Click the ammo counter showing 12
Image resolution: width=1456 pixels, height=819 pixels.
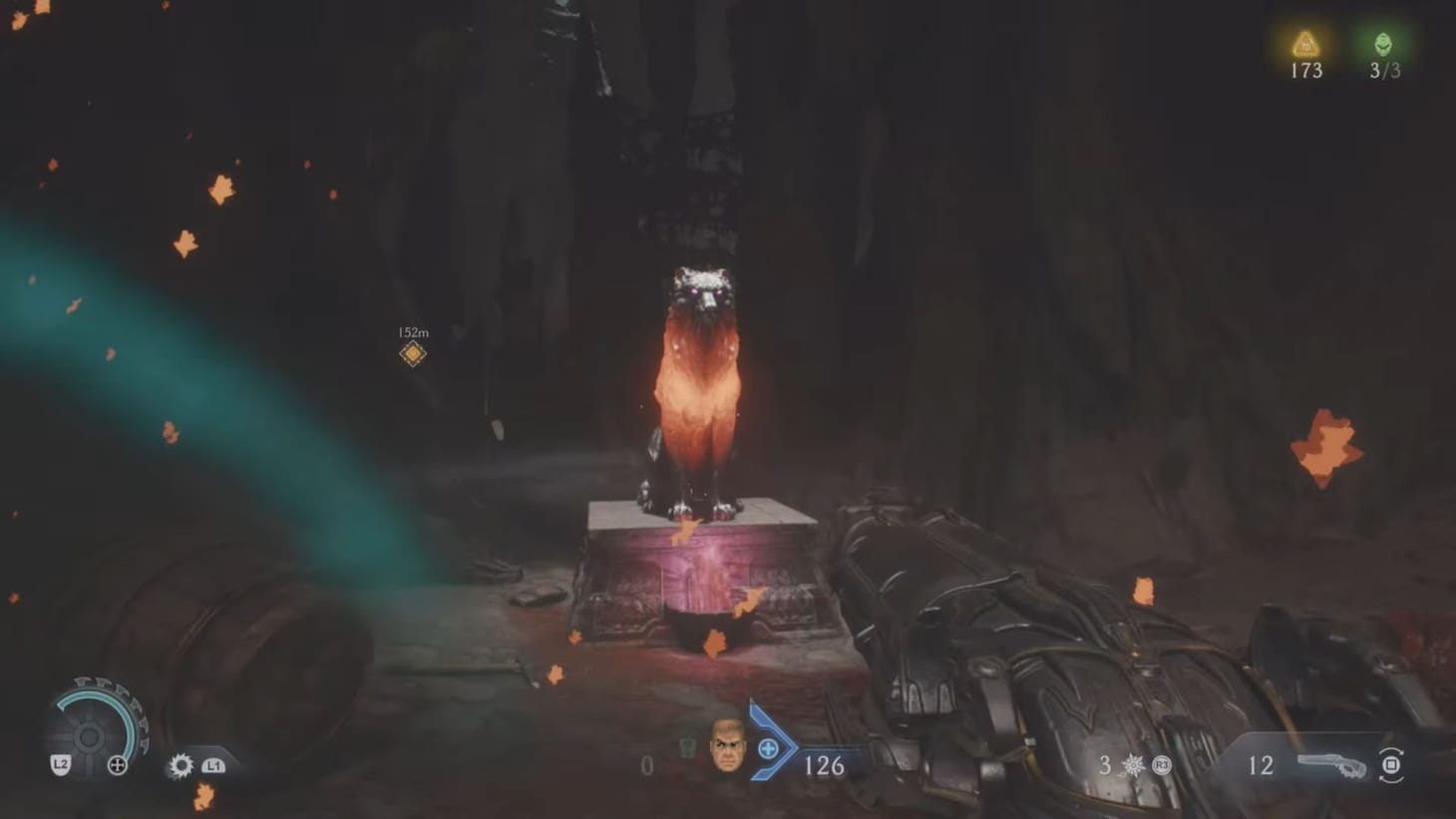click(x=1261, y=765)
